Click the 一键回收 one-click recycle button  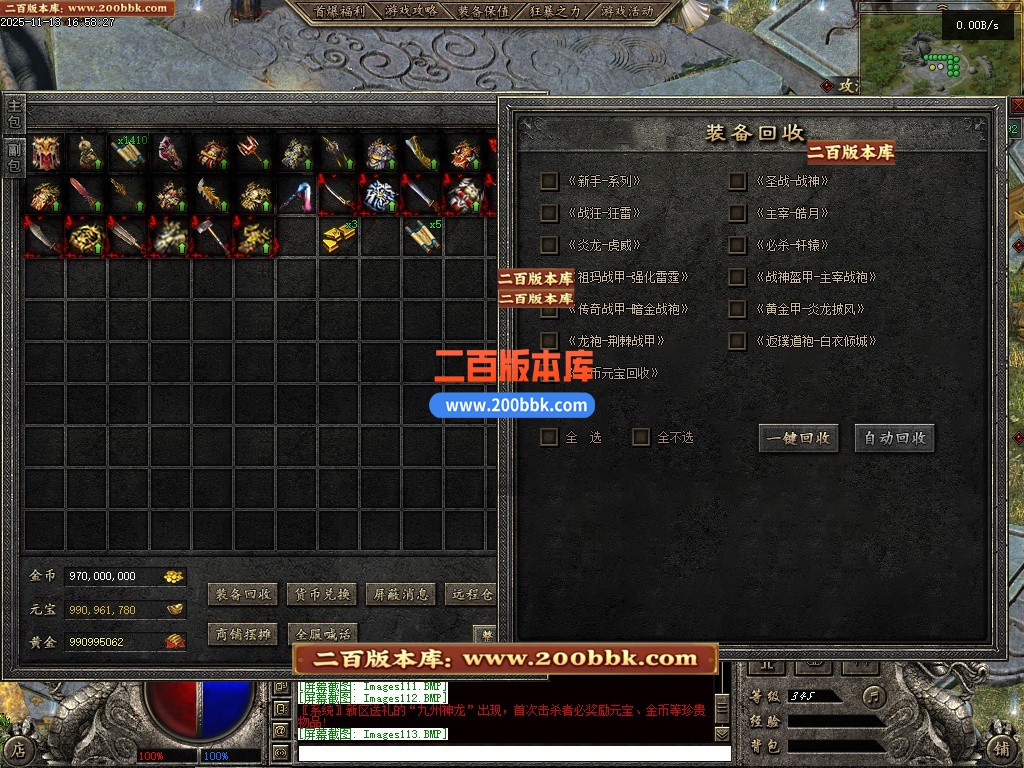pos(798,438)
